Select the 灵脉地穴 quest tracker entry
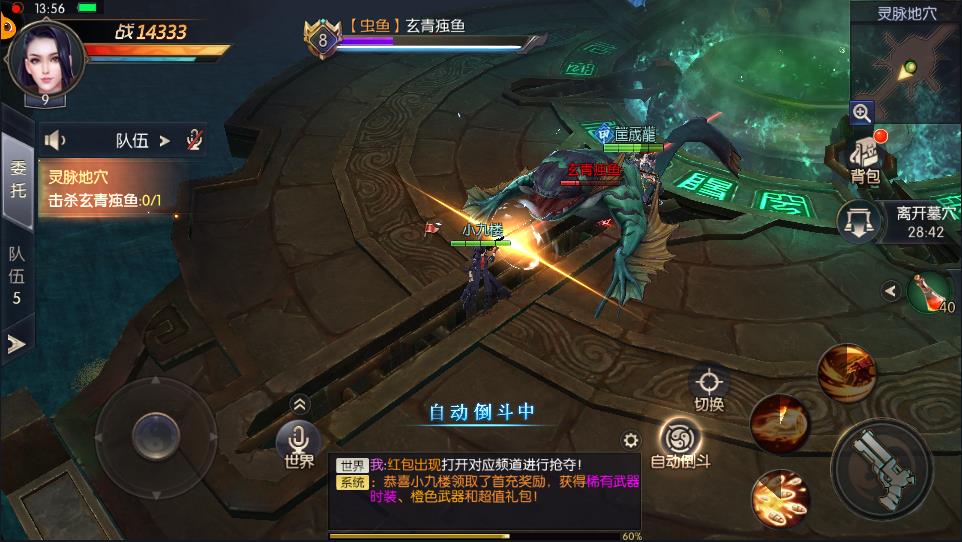Image resolution: width=962 pixels, height=542 pixels. [106, 188]
